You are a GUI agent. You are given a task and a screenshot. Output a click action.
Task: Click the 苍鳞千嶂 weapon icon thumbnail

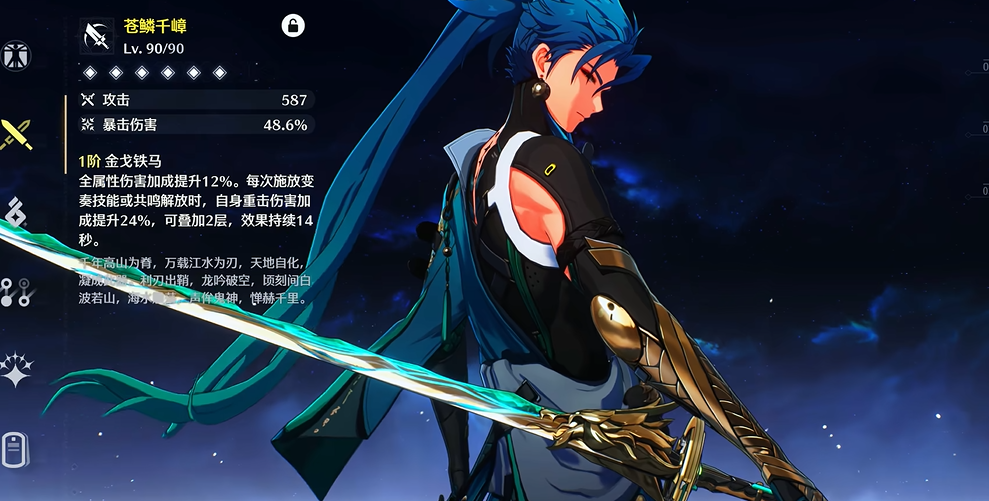pyautogui.click(x=98, y=36)
